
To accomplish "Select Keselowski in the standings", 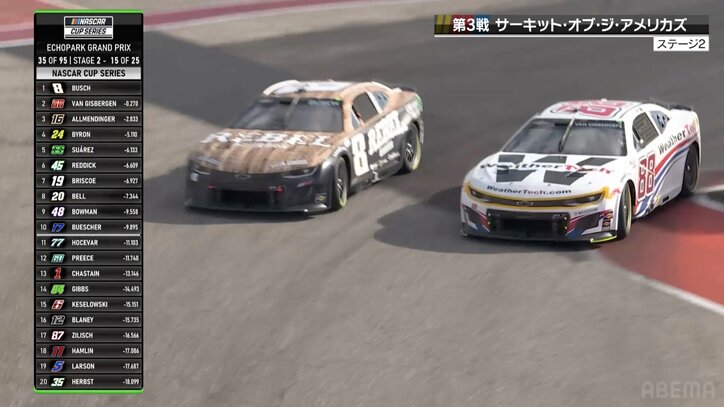I will tap(88, 304).
